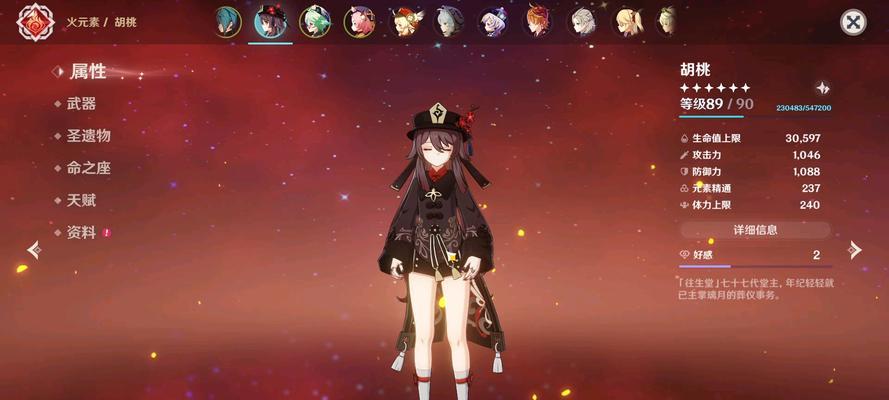Click the Pyro element emblem icon
889x400 pixels.
pyautogui.click(x=35, y=22)
